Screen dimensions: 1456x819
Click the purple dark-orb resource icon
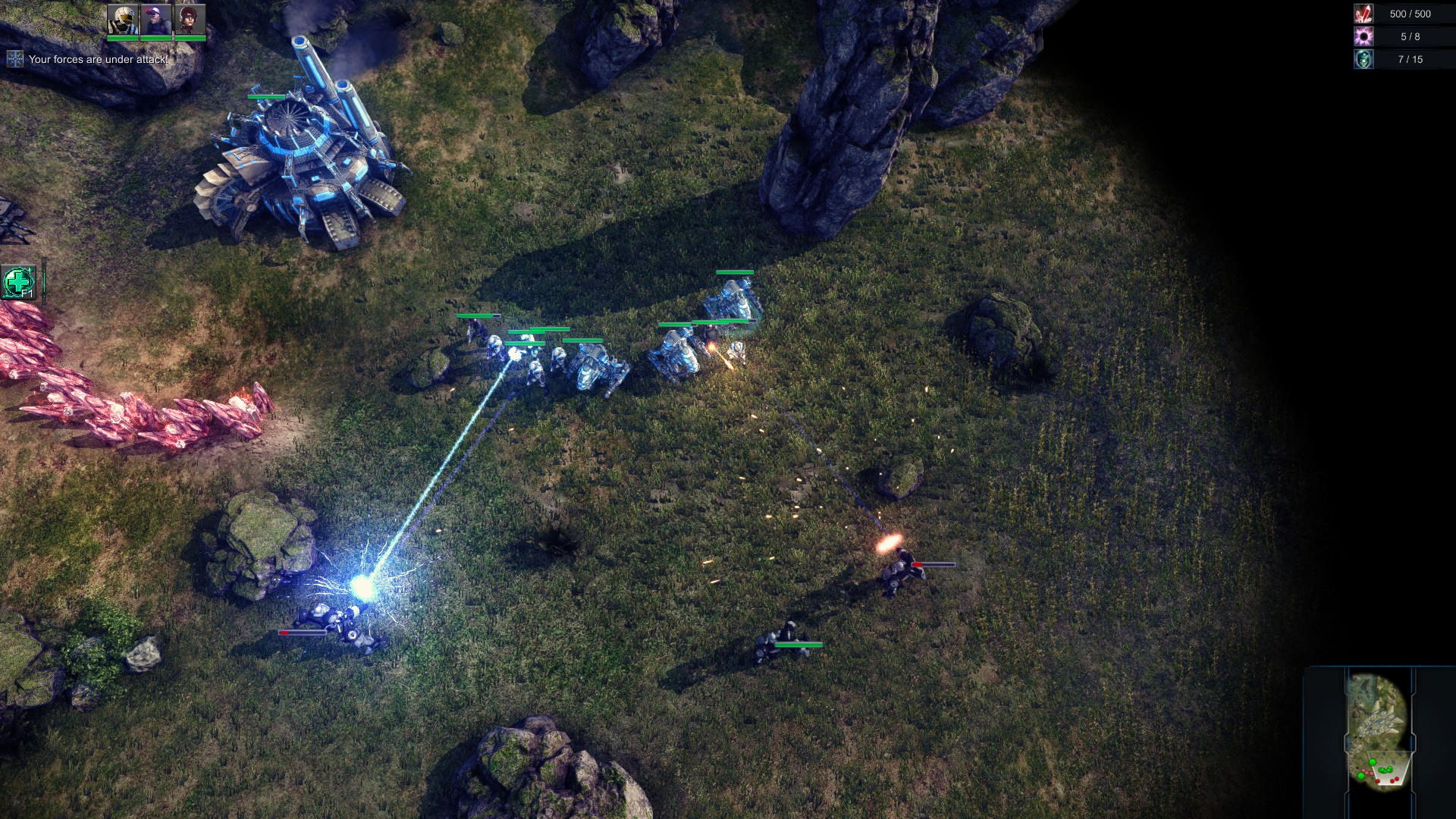coord(1363,36)
